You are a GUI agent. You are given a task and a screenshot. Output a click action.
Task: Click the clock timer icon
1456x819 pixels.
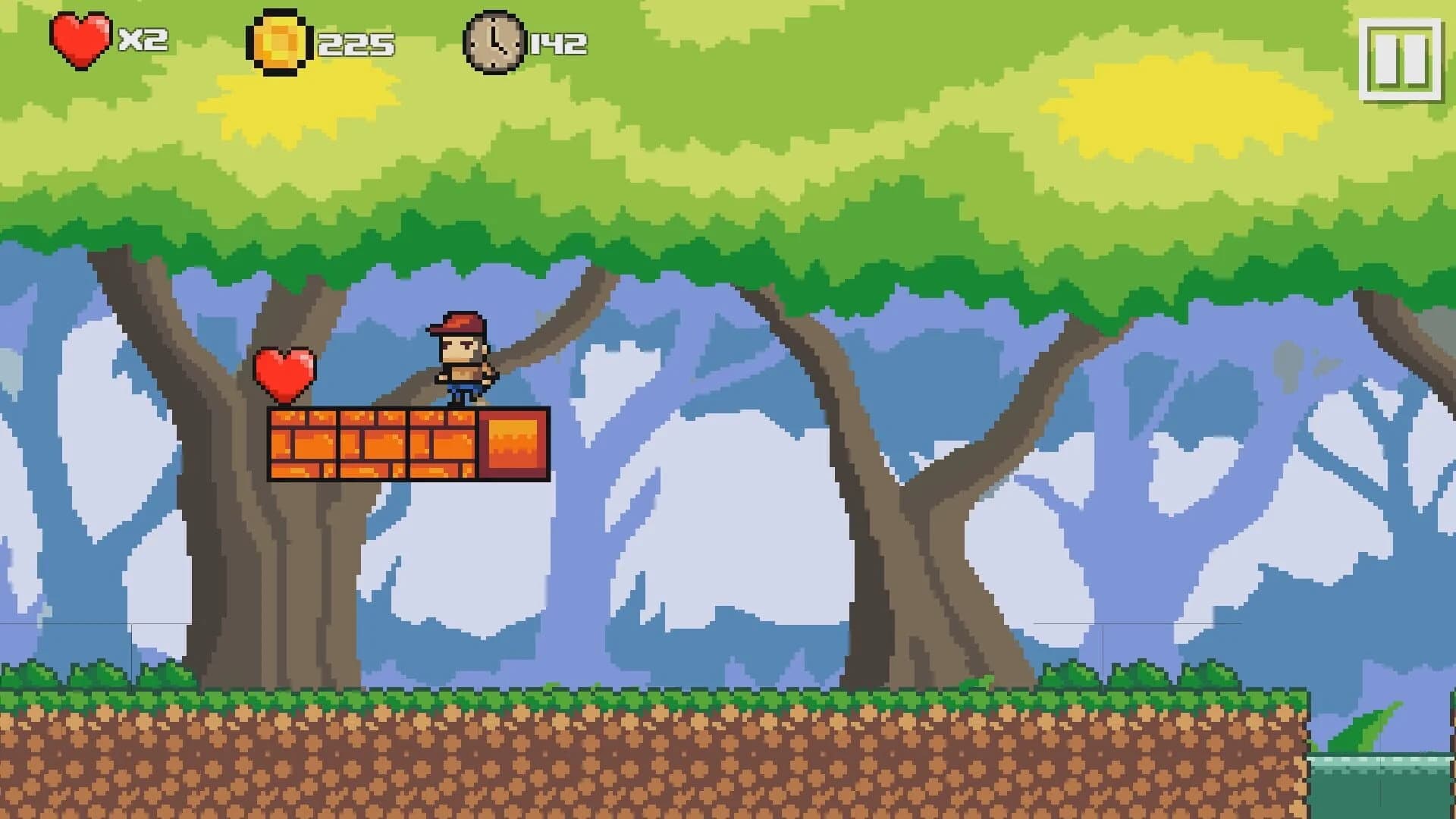tap(496, 42)
